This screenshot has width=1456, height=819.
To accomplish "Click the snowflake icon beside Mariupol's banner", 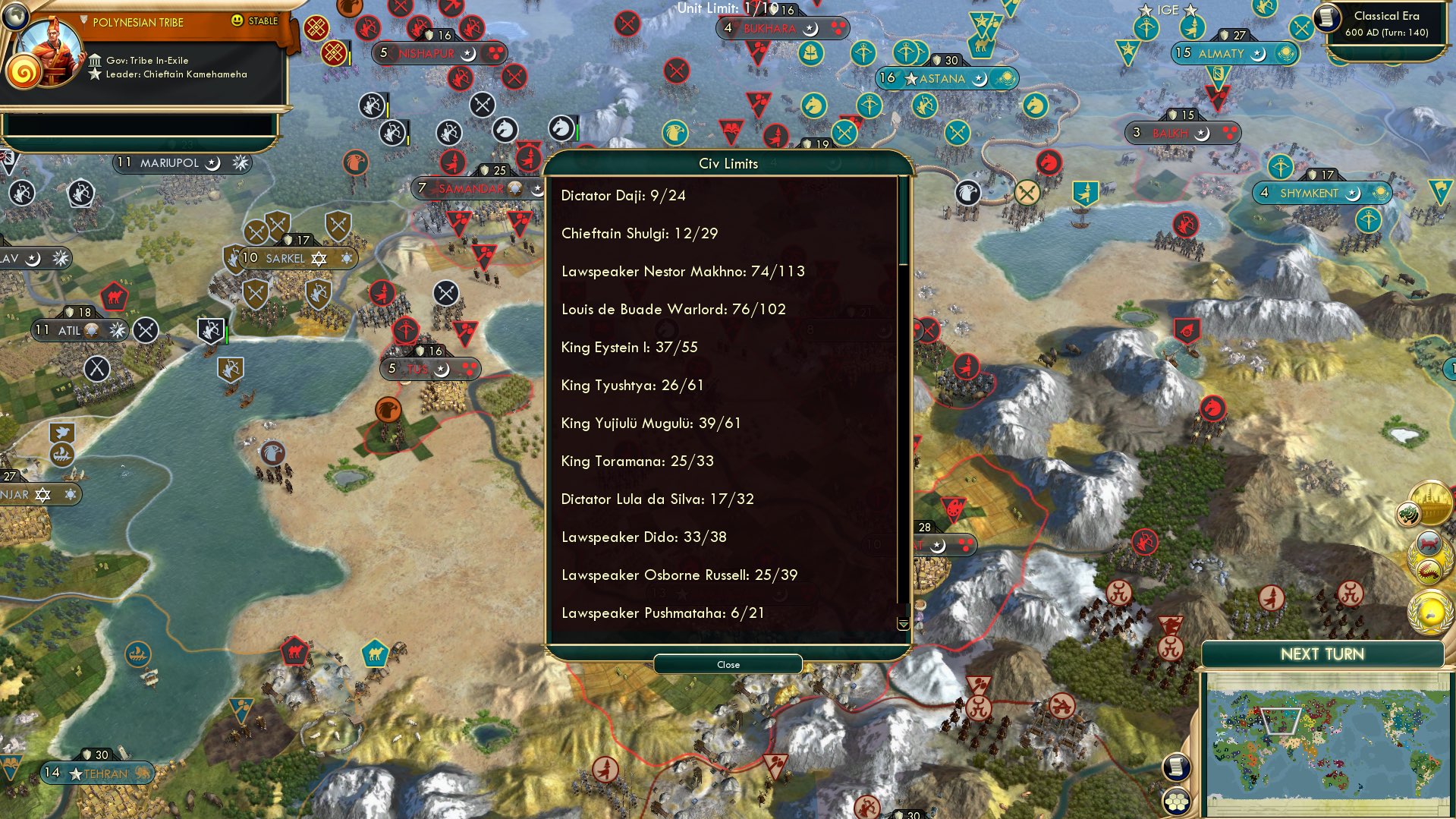I will click(x=240, y=162).
